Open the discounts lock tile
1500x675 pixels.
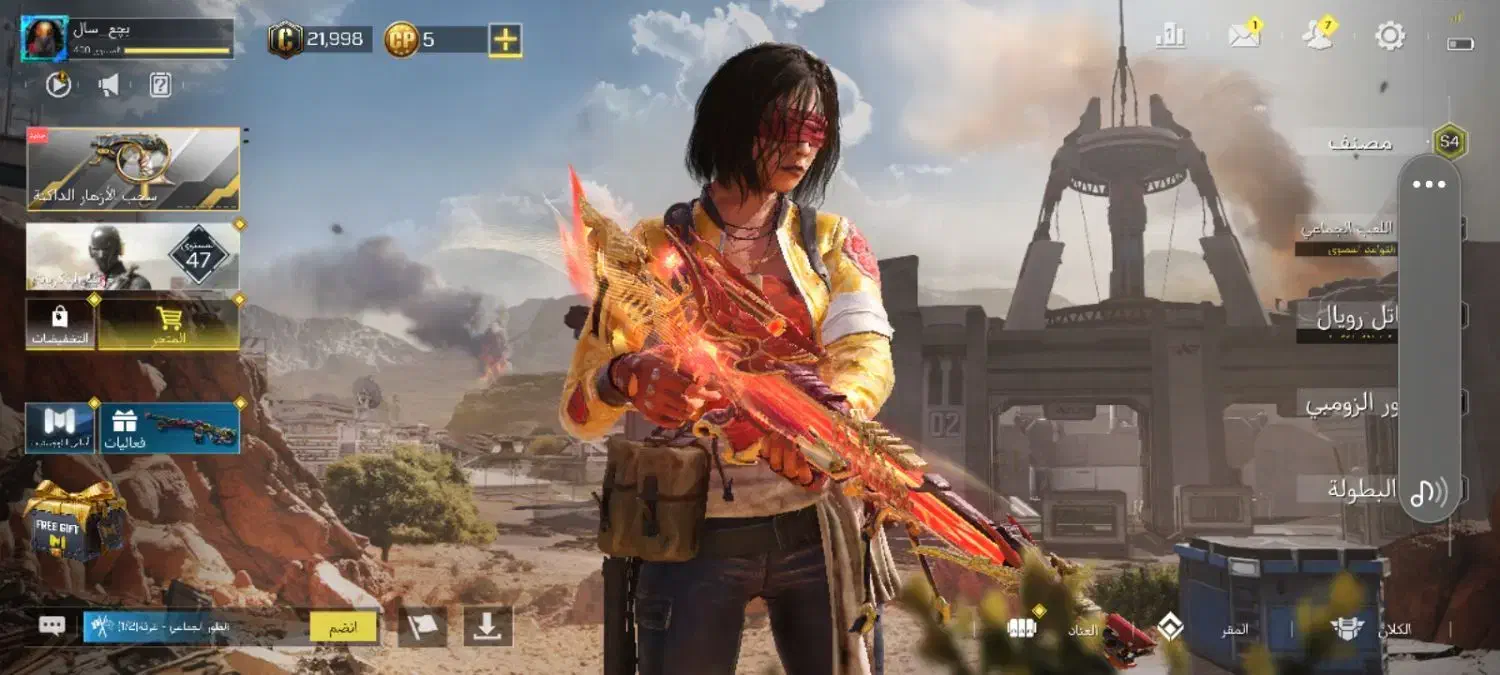pyautogui.click(x=60, y=324)
